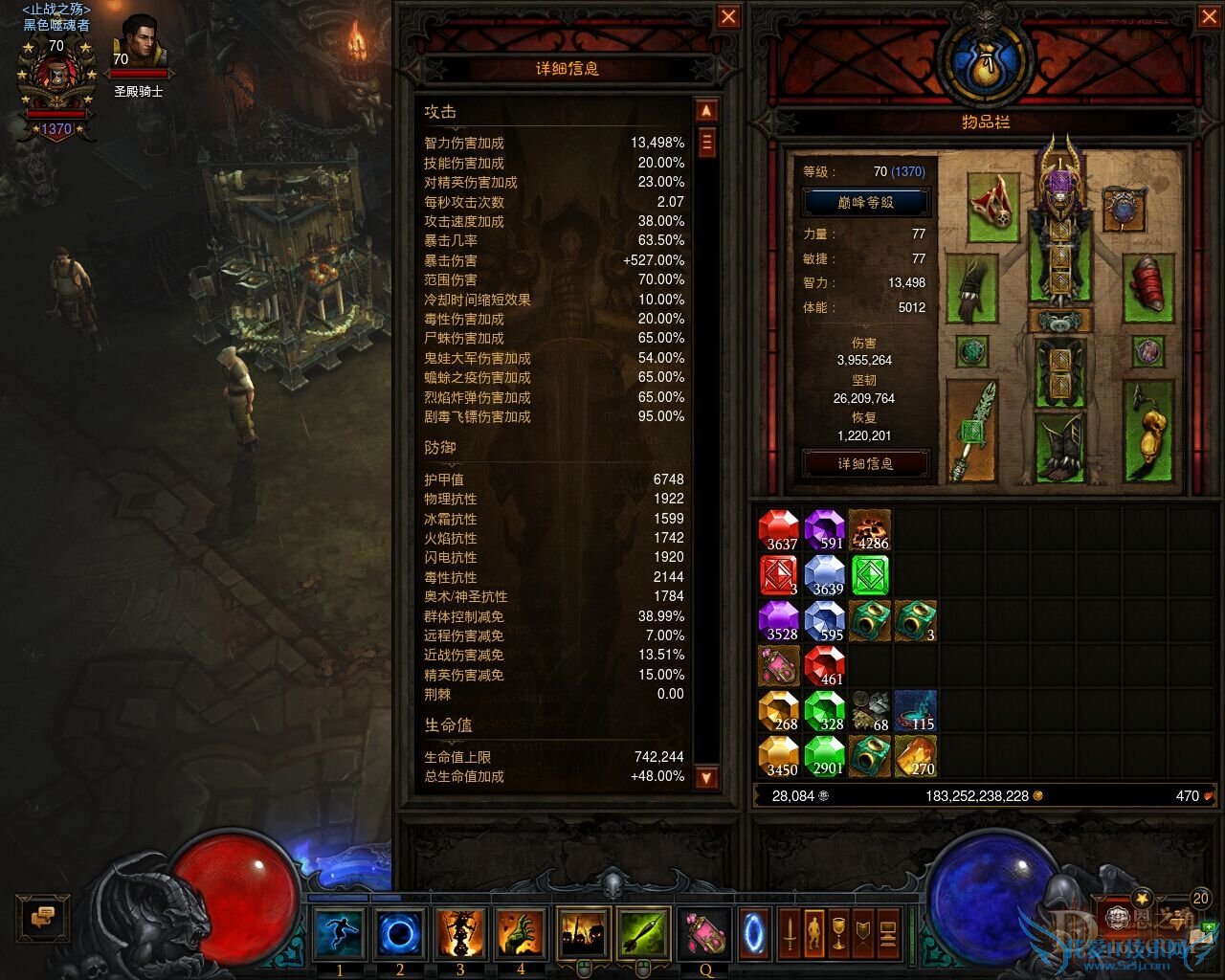Viewport: 1225px width, 980px height.
Task: Pick the red gem stack of 3637
Action: pyautogui.click(x=779, y=530)
